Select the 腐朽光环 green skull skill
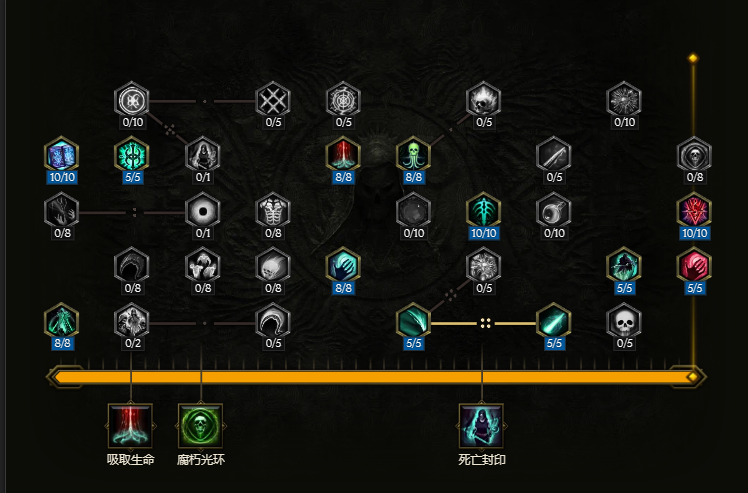Screen dimensions: 748x493 [x=201, y=426]
